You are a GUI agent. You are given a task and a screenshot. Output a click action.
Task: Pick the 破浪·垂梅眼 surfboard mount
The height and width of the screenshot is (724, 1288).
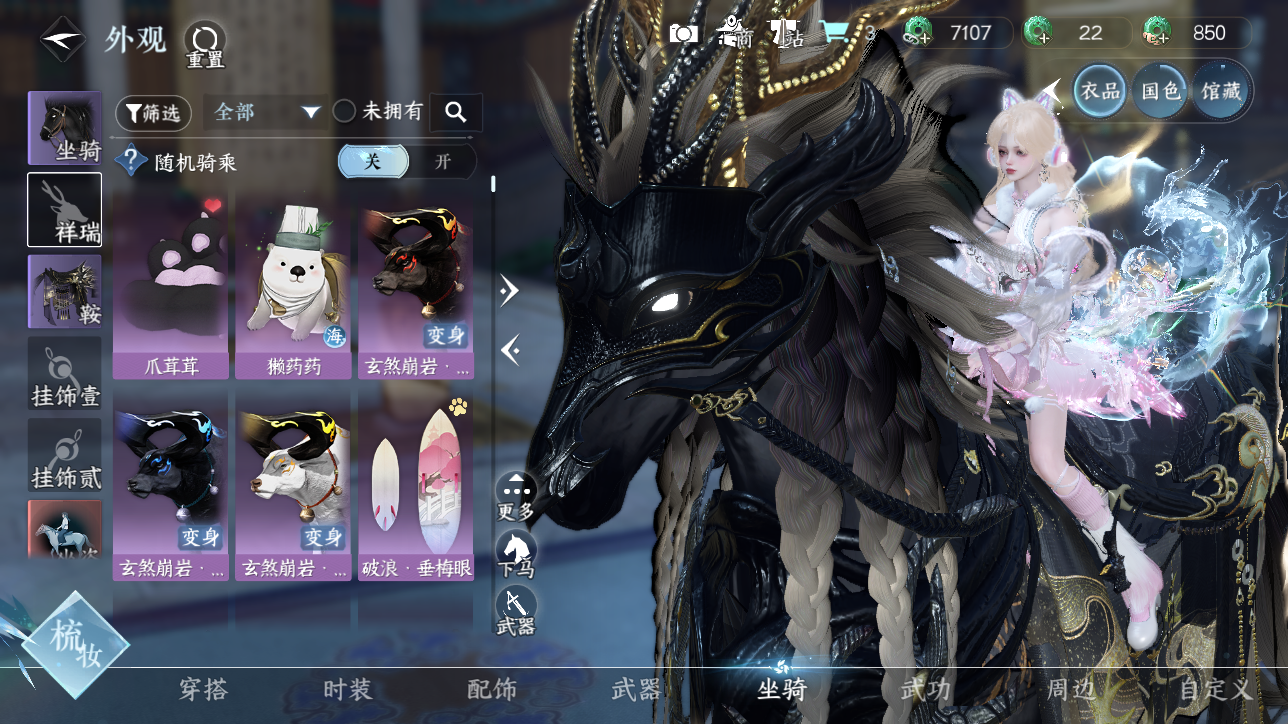pyautogui.click(x=416, y=488)
